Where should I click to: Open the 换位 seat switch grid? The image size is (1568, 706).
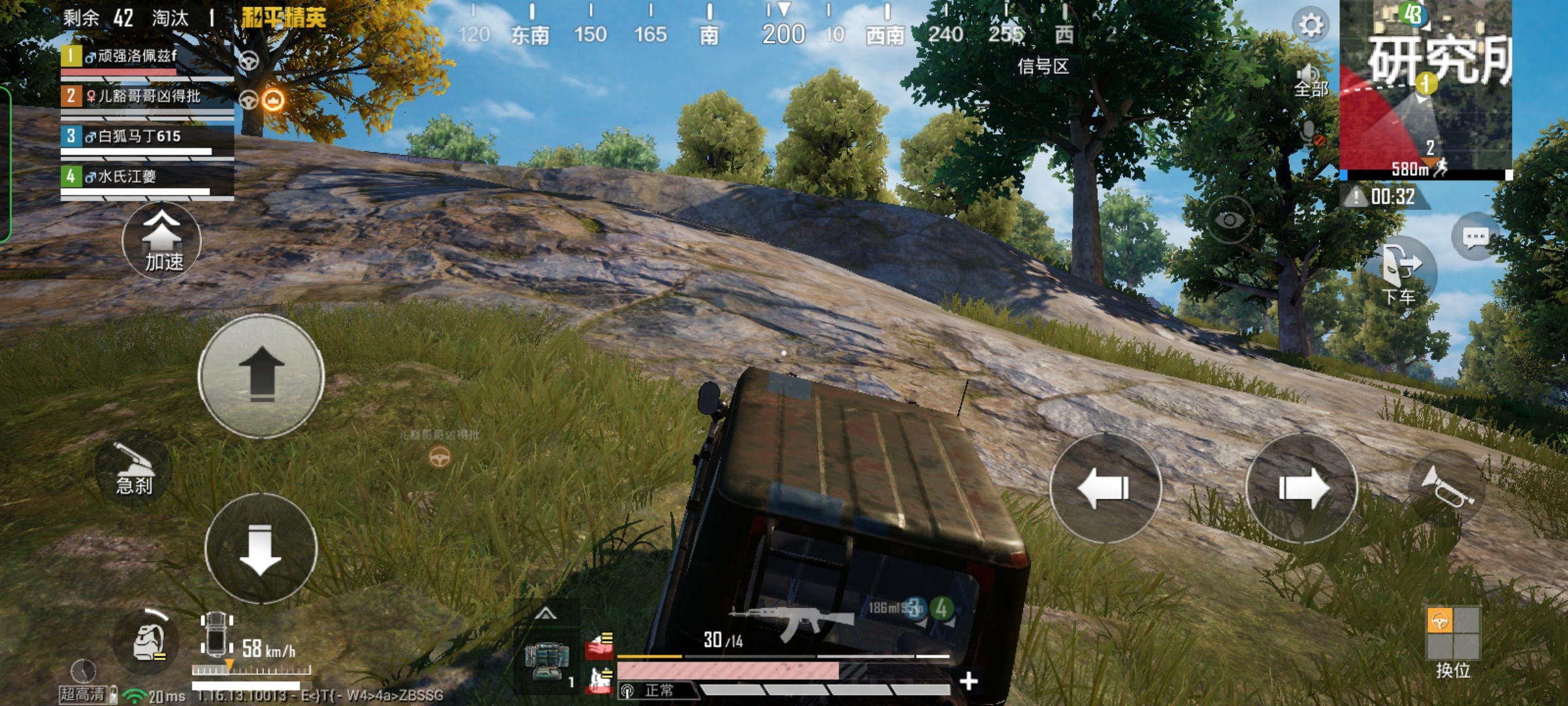pyautogui.click(x=1452, y=633)
